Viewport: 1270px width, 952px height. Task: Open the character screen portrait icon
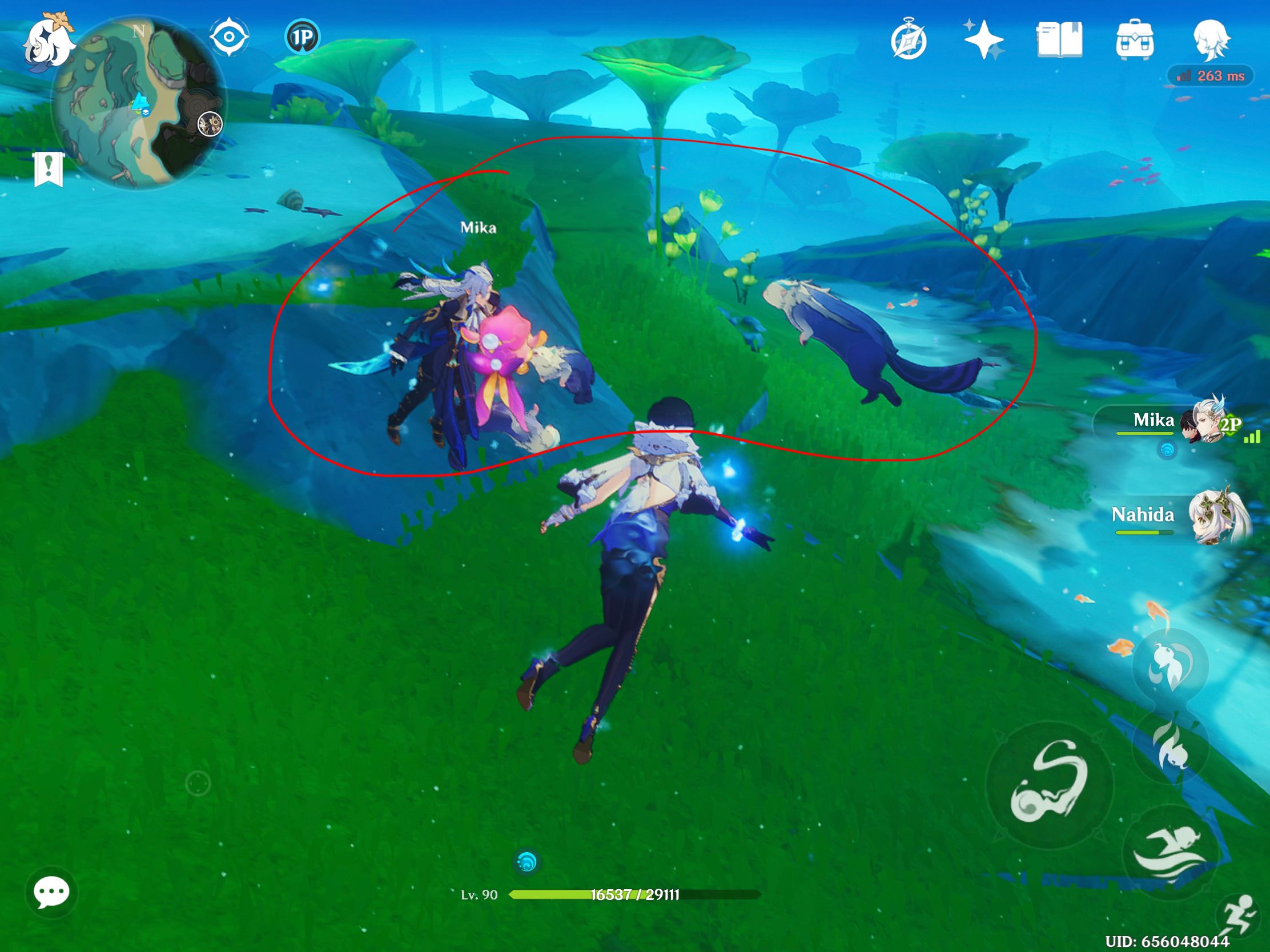pos(1211,39)
